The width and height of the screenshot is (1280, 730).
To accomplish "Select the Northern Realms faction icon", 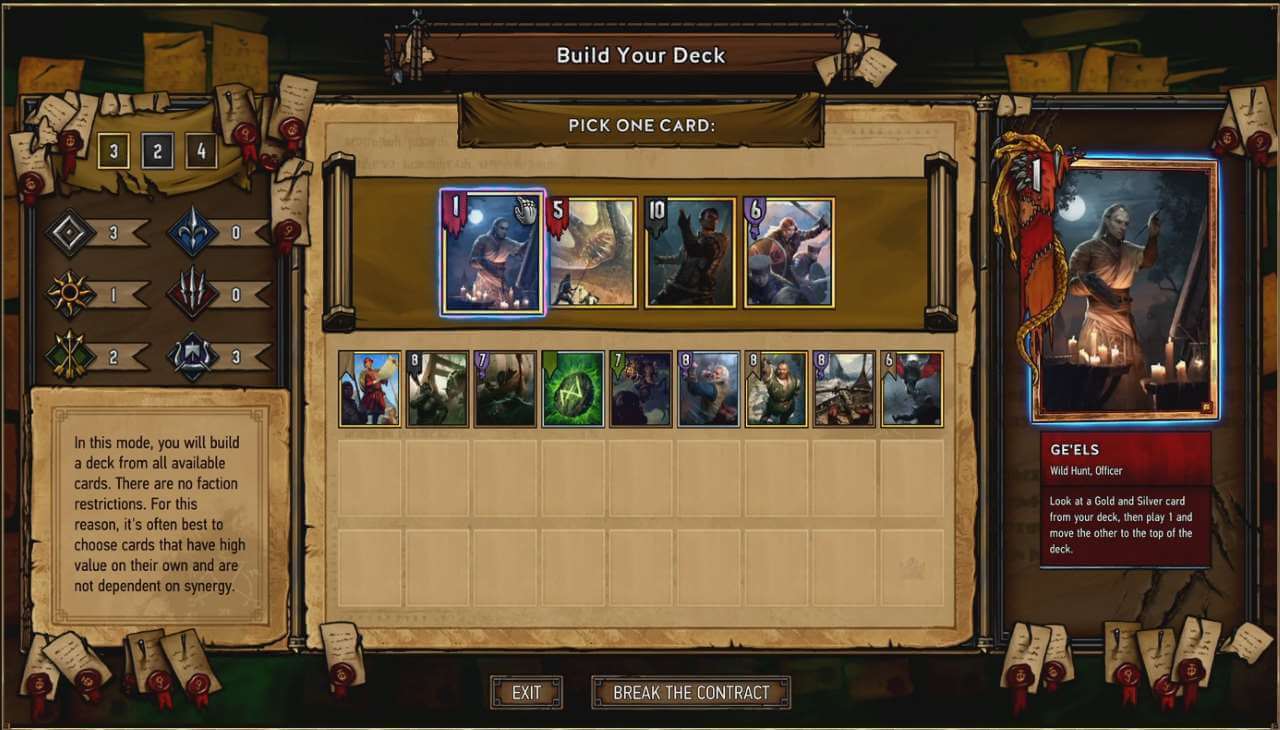I will 192,230.
